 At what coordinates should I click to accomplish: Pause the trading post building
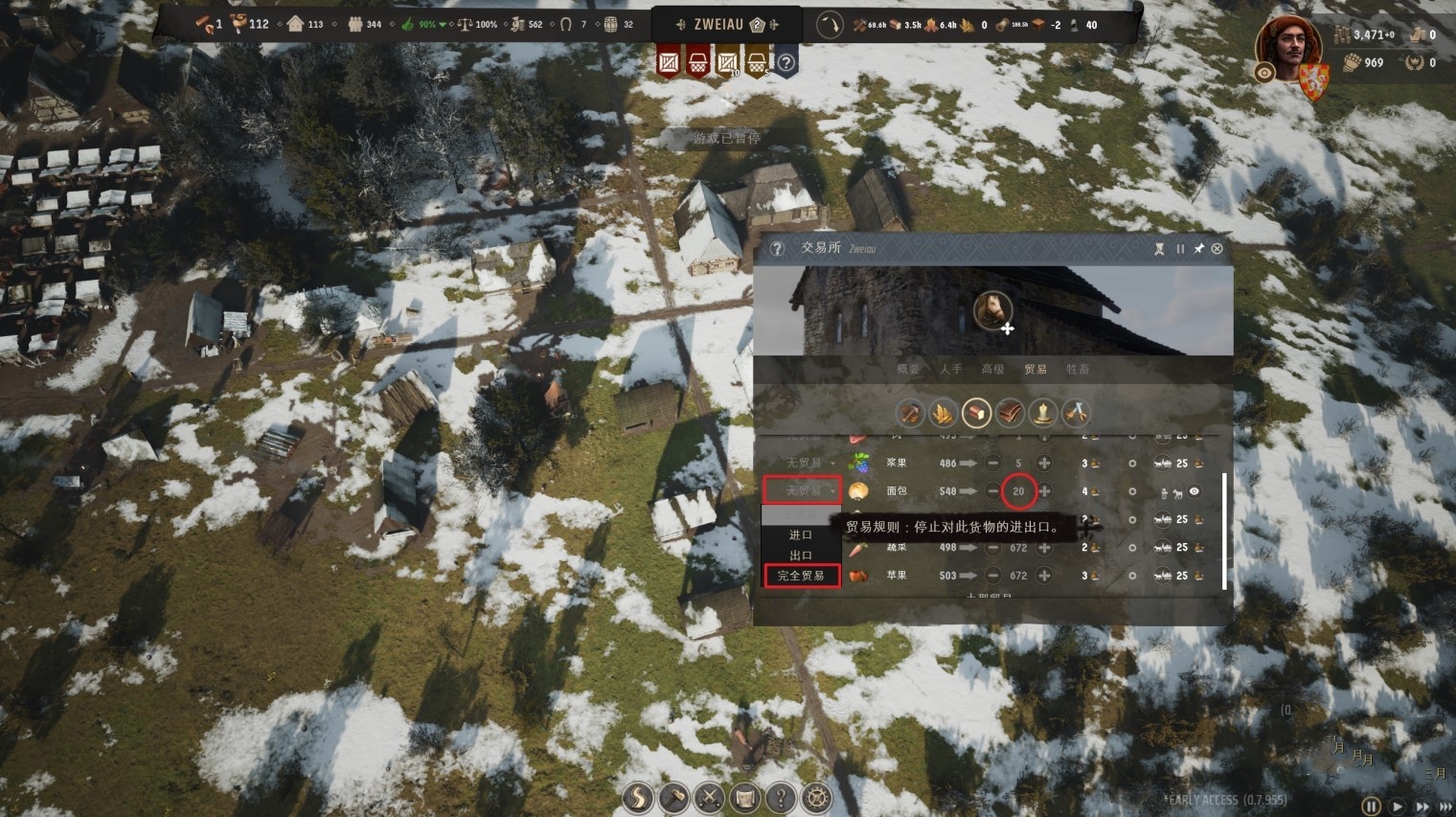(1180, 249)
